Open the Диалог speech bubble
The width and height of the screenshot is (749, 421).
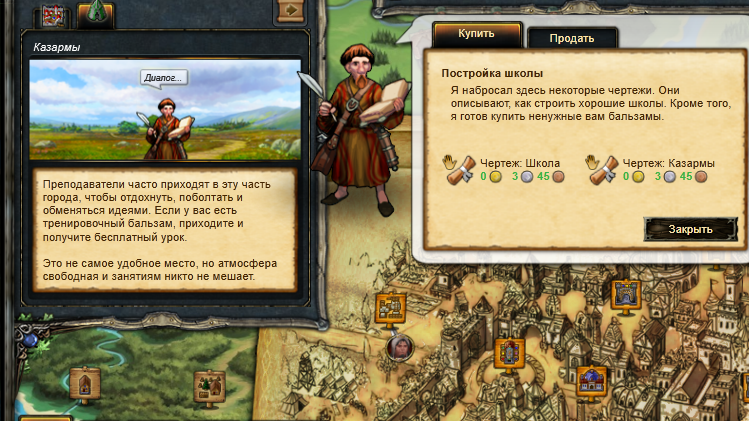(x=164, y=78)
